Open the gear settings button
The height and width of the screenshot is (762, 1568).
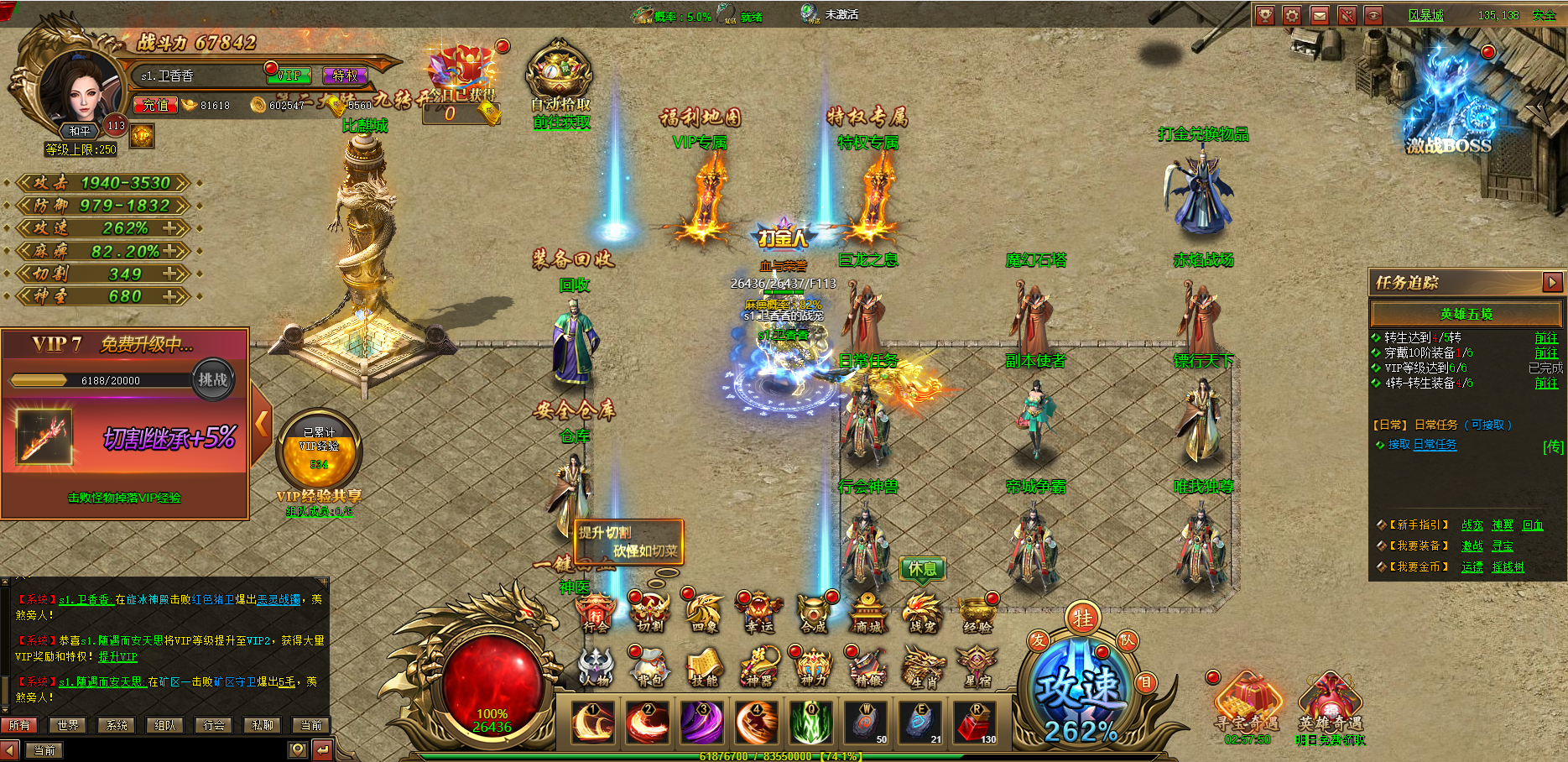1292,15
